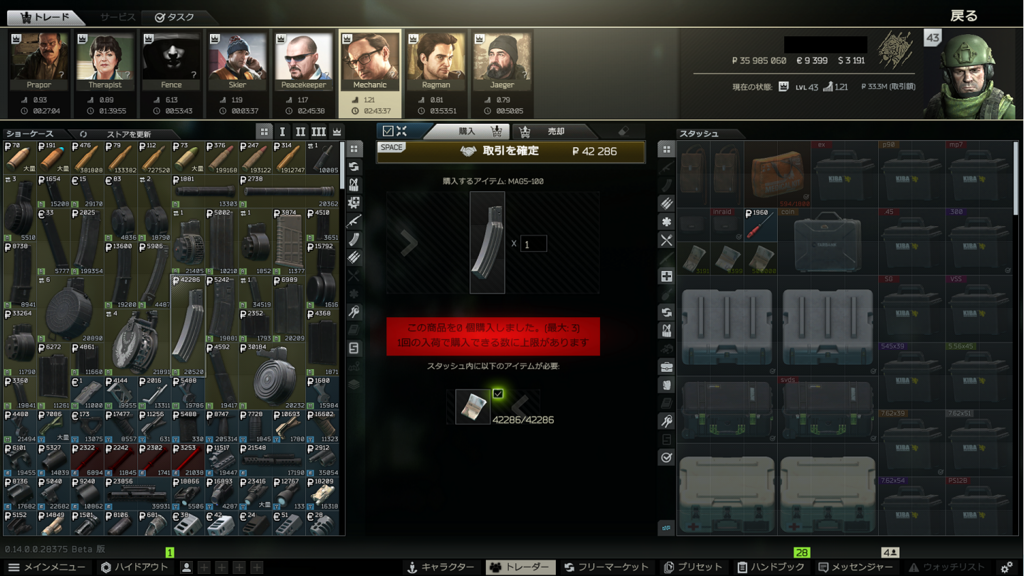Open the Hideout
The height and width of the screenshot is (576, 1024).
(133, 567)
